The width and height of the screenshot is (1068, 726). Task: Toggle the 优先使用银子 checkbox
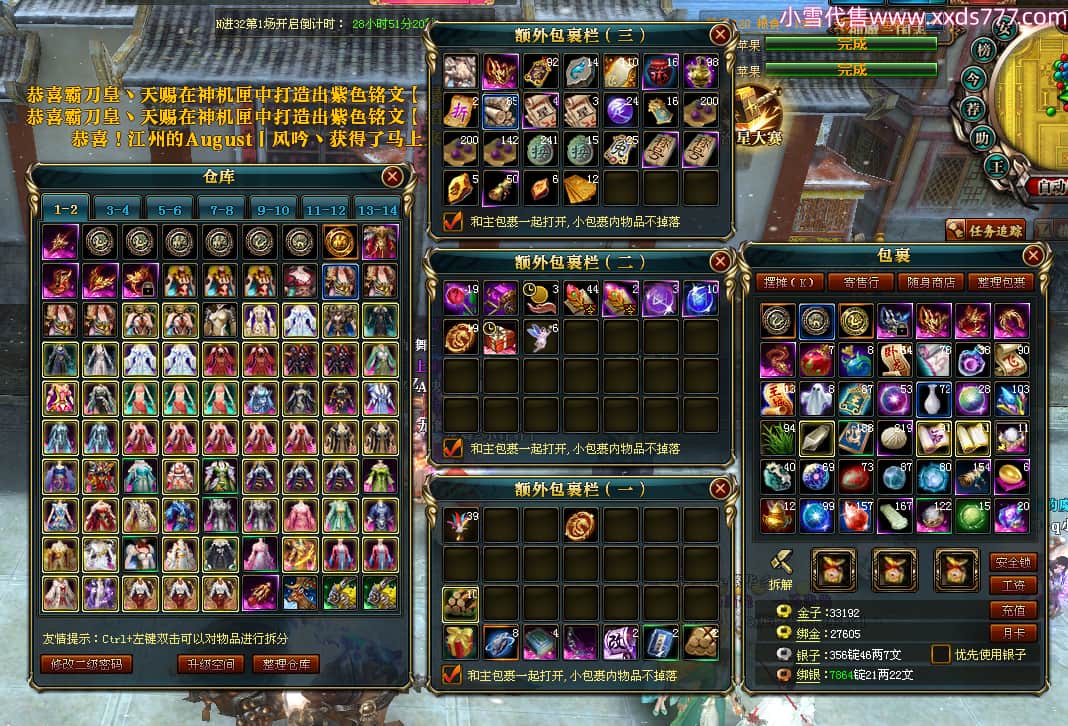point(941,654)
